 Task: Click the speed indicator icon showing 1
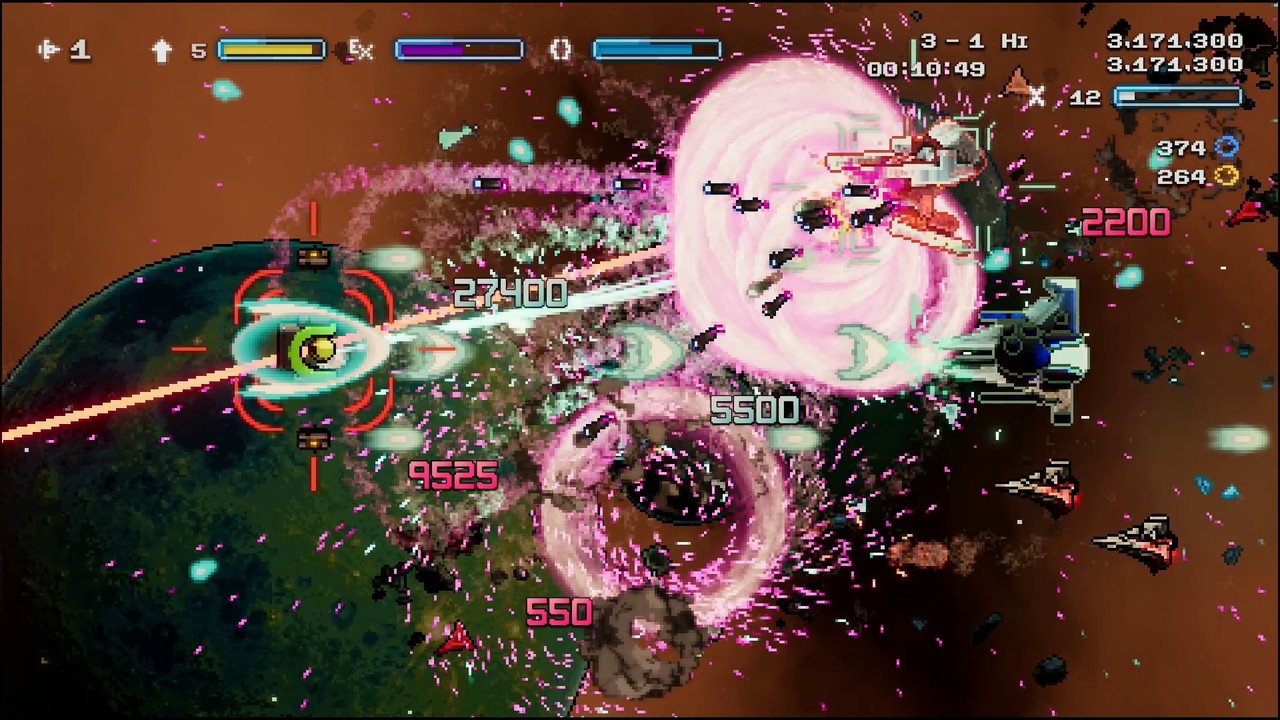[x=50, y=49]
